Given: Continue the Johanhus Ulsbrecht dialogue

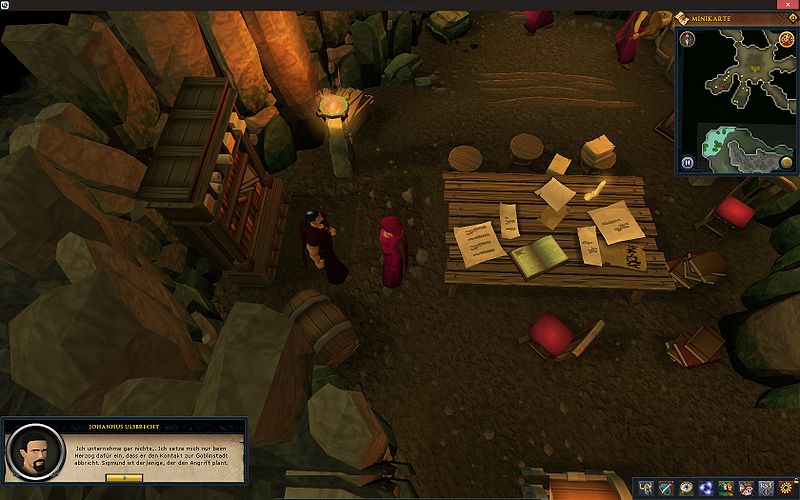Looking at the screenshot, I should 124,478.
